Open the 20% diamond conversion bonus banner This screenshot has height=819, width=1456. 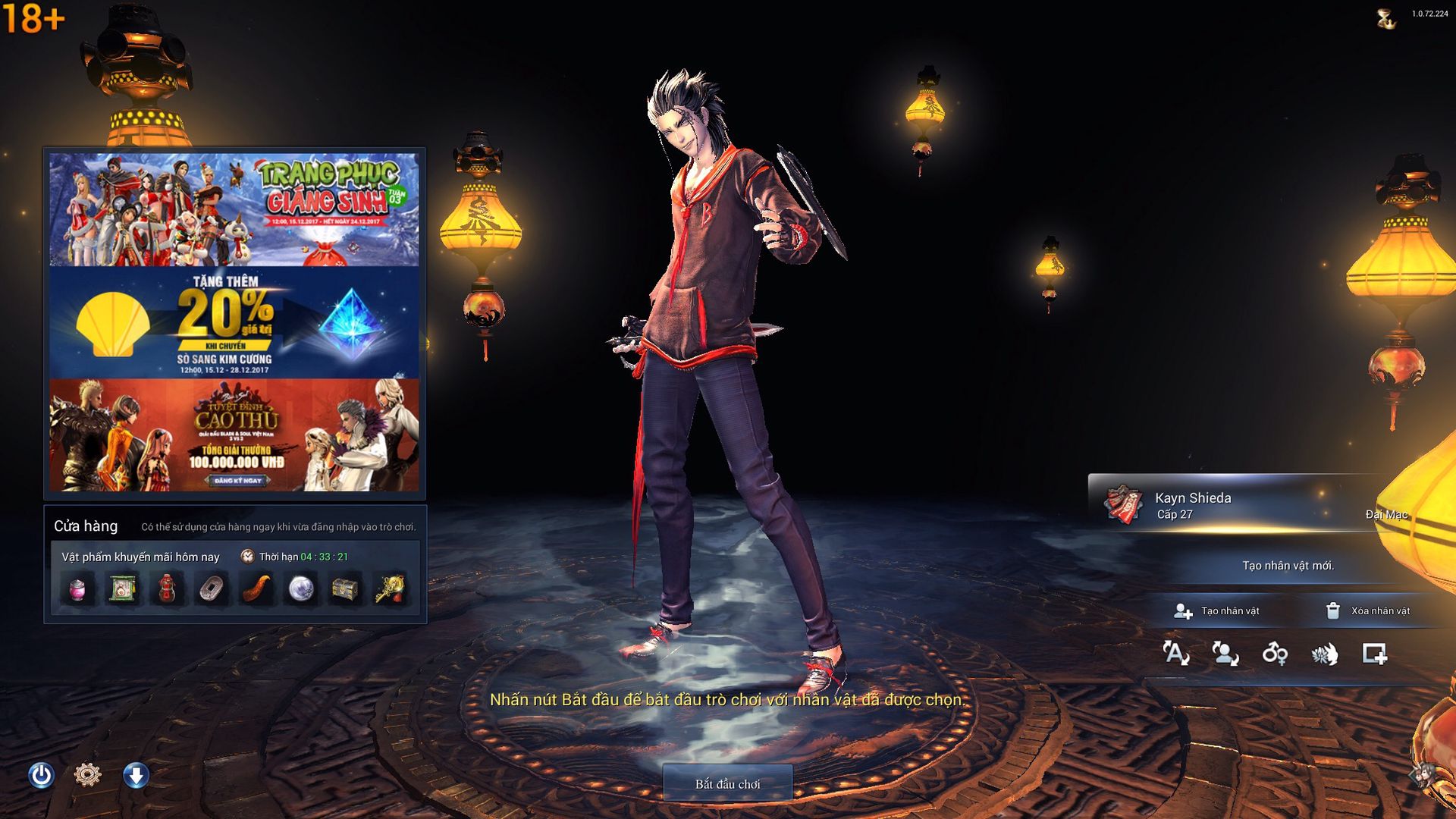click(234, 323)
